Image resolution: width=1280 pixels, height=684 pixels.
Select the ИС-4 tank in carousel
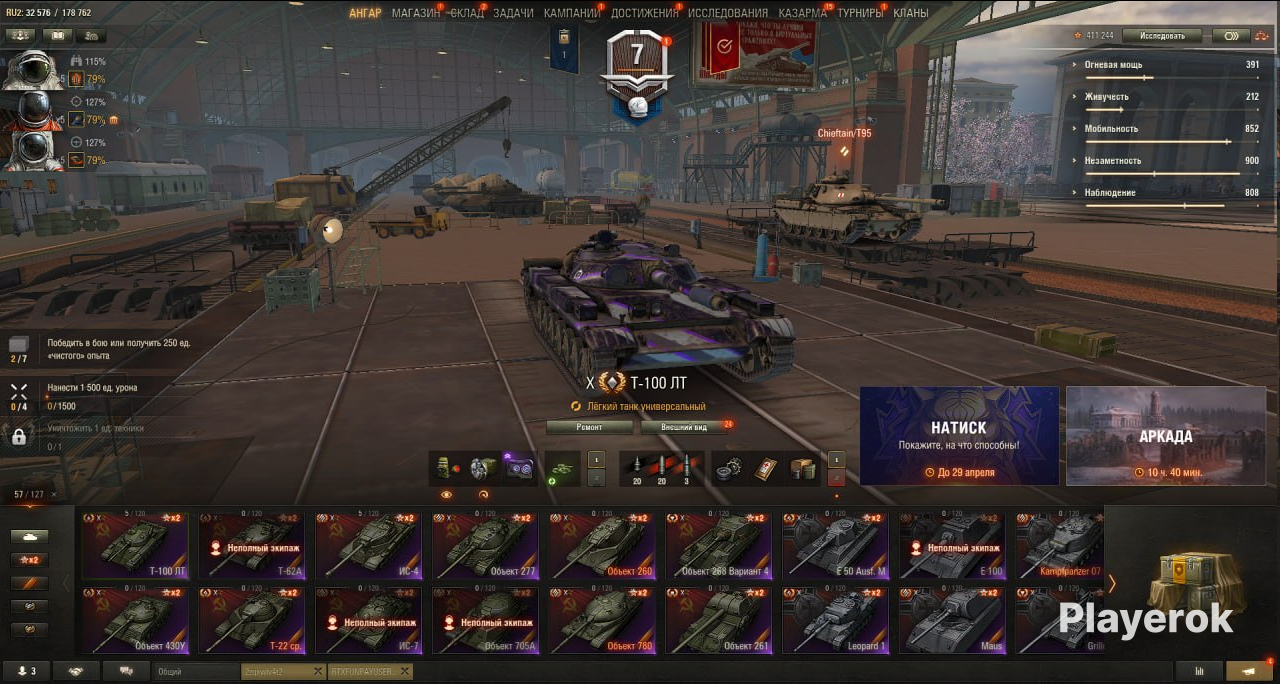(x=368, y=546)
